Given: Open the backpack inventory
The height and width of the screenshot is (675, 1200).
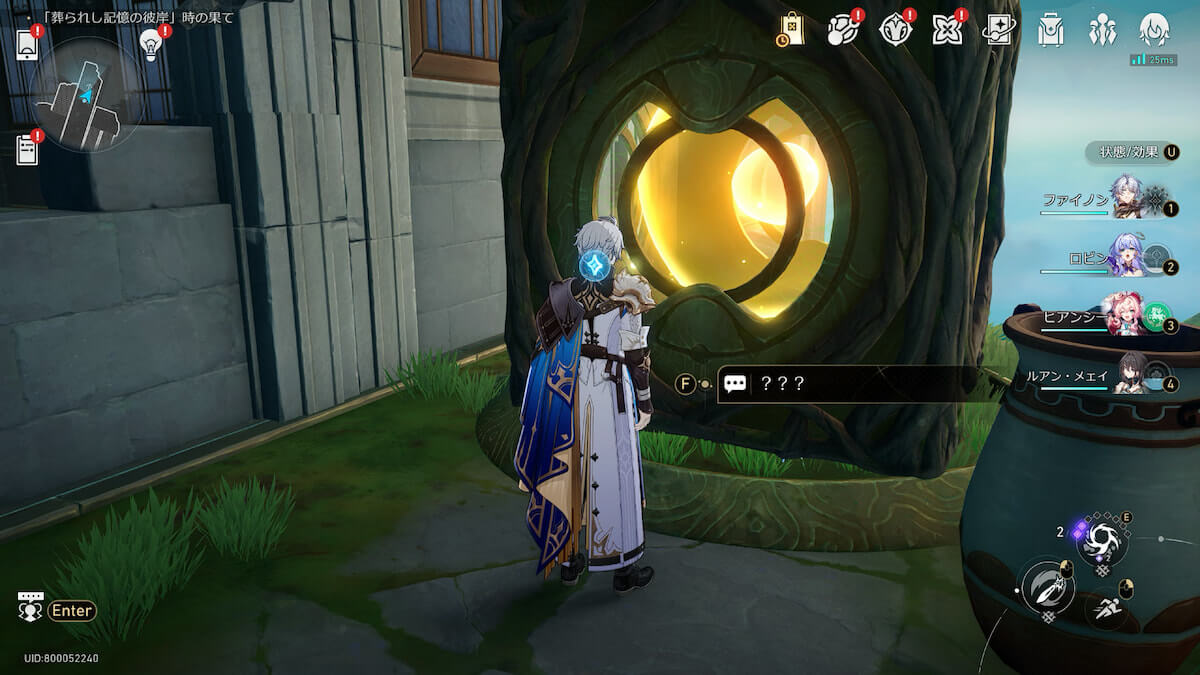Looking at the screenshot, I should click(1050, 30).
